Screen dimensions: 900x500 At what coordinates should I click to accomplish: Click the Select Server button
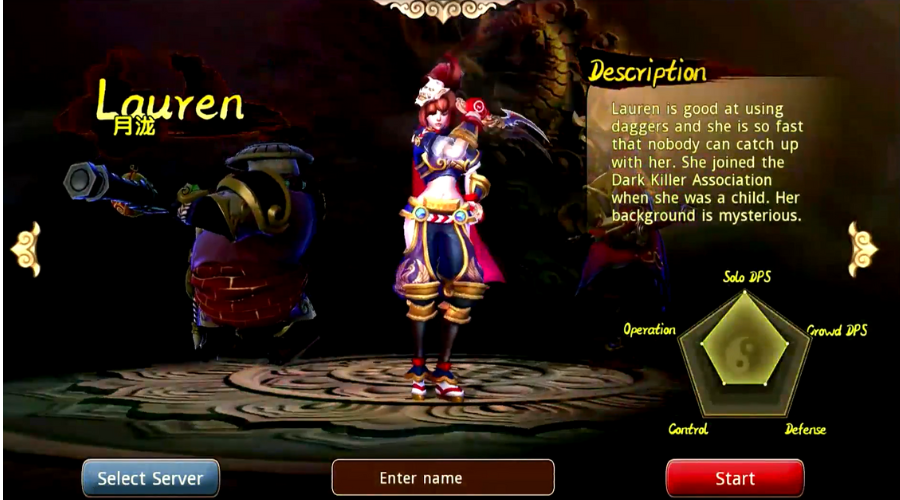tap(150, 478)
